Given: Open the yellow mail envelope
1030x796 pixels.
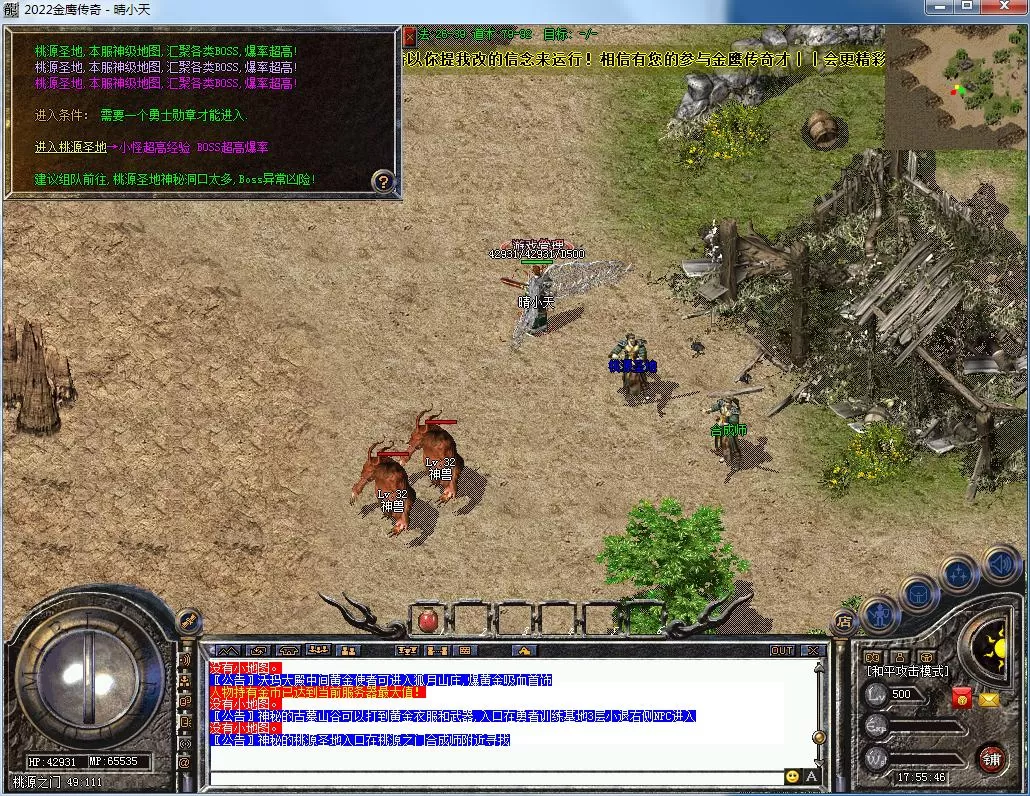Looking at the screenshot, I should [x=989, y=699].
